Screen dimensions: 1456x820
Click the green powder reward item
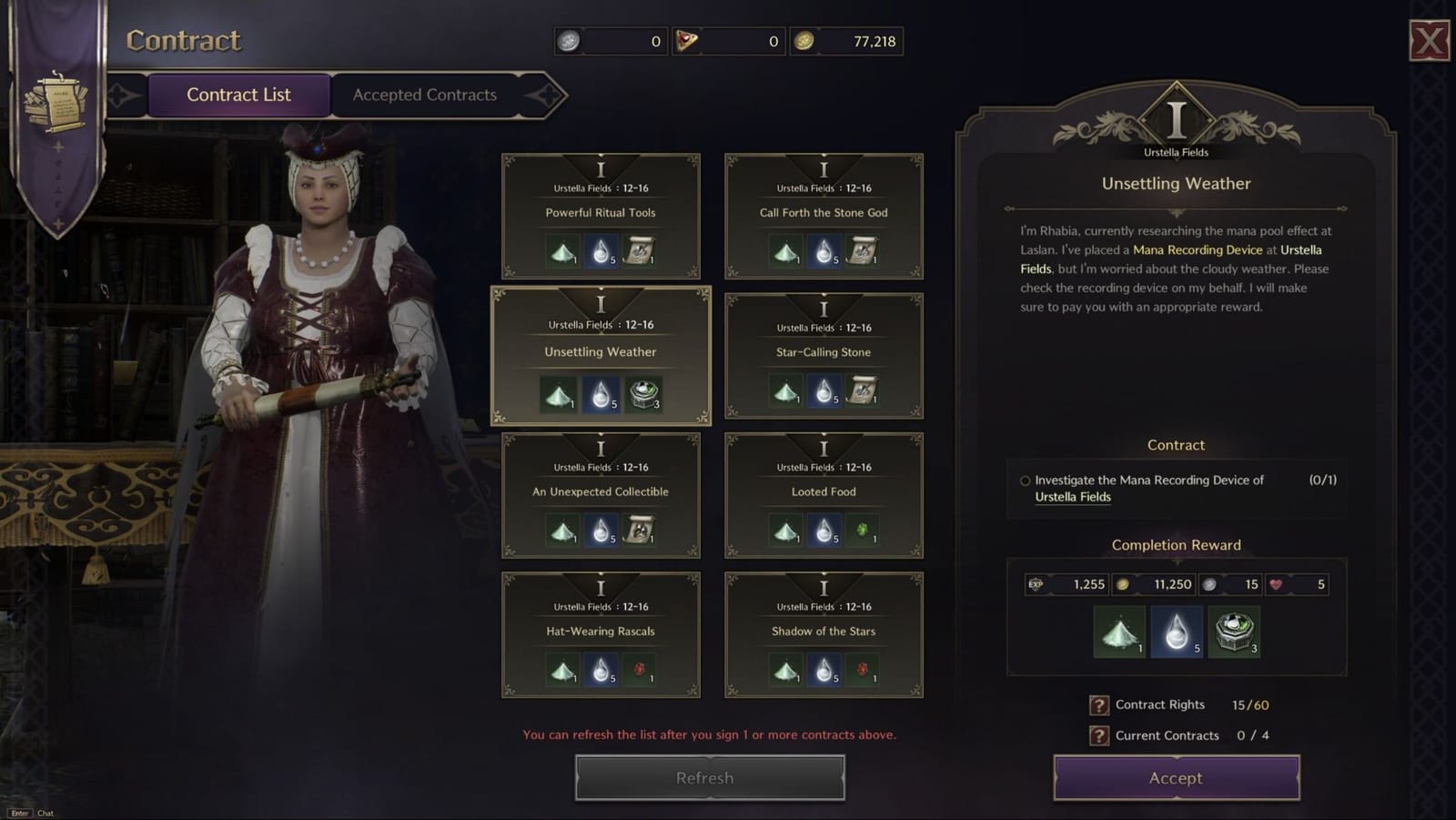tap(1117, 632)
